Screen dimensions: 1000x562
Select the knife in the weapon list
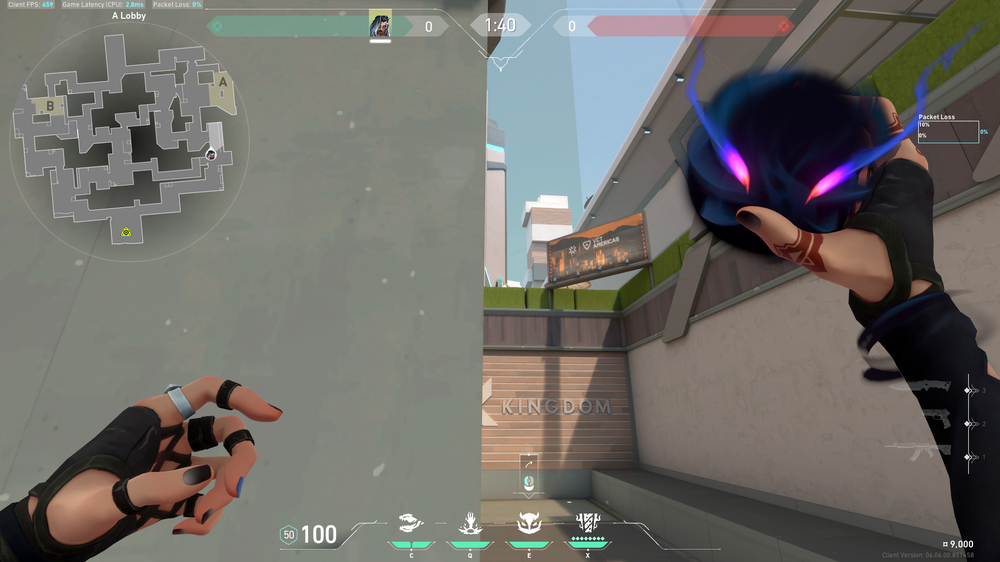click(x=928, y=390)
